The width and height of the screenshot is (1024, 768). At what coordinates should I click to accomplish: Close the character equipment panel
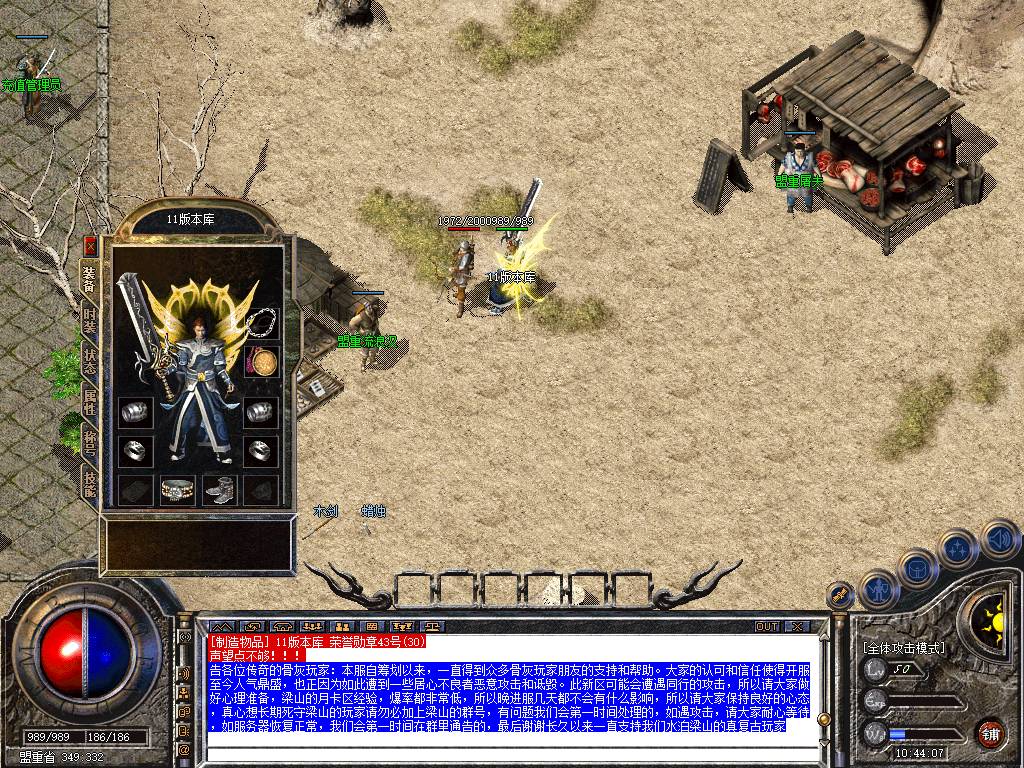(90, 245)
